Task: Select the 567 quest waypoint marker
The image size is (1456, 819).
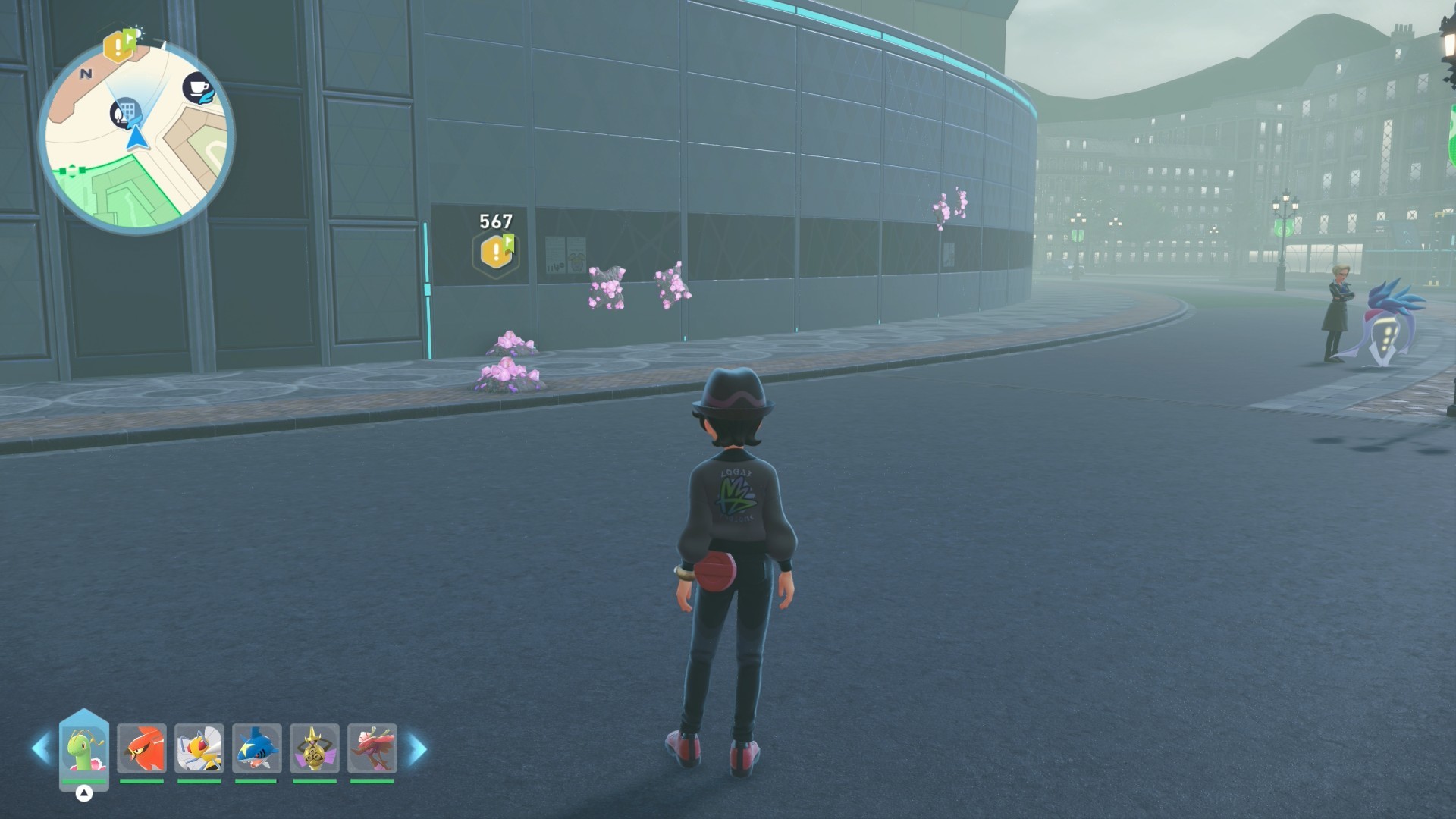Action: (497, 251)
